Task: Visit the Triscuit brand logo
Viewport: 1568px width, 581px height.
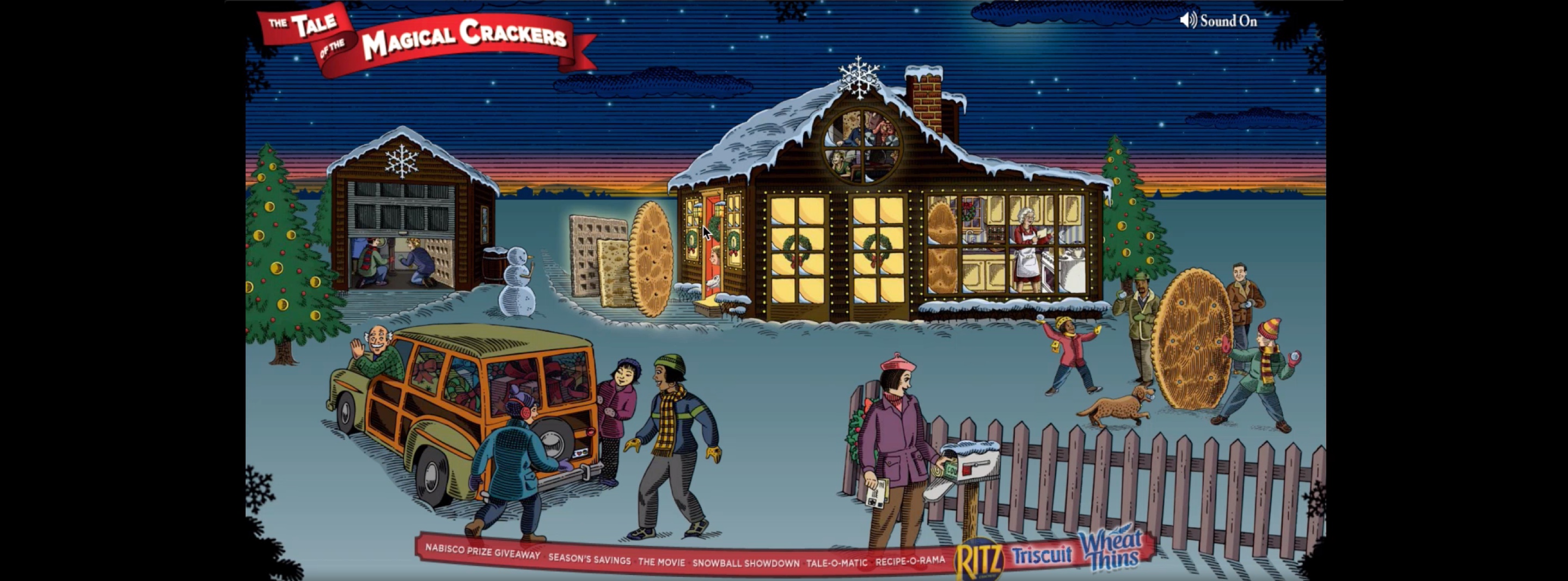Action: point(1042,555)
